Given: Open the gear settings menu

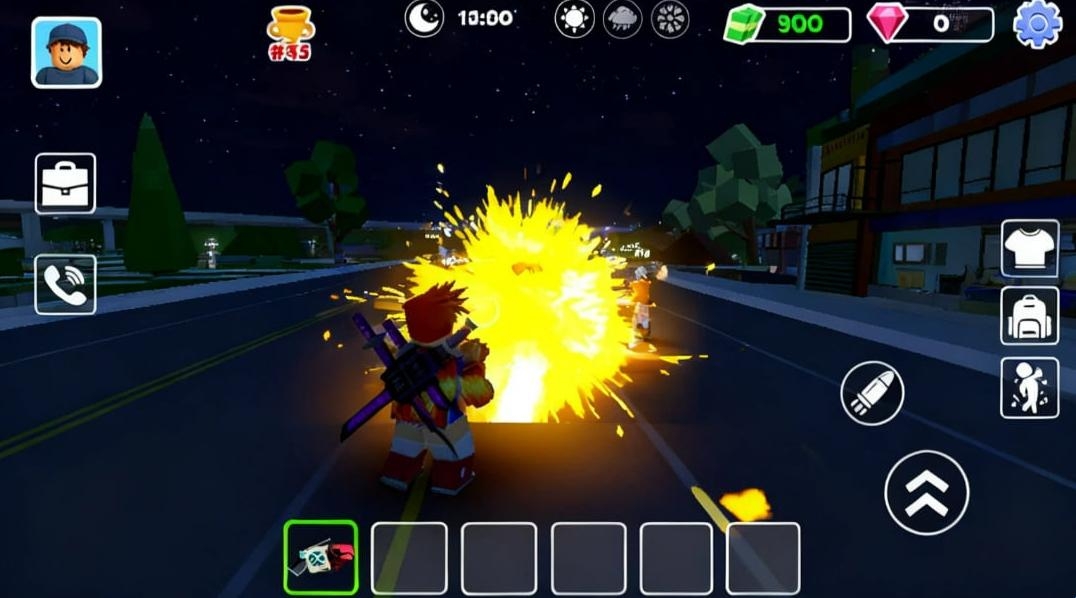Looking at the screenshot, I should (x=1038, y=23).
